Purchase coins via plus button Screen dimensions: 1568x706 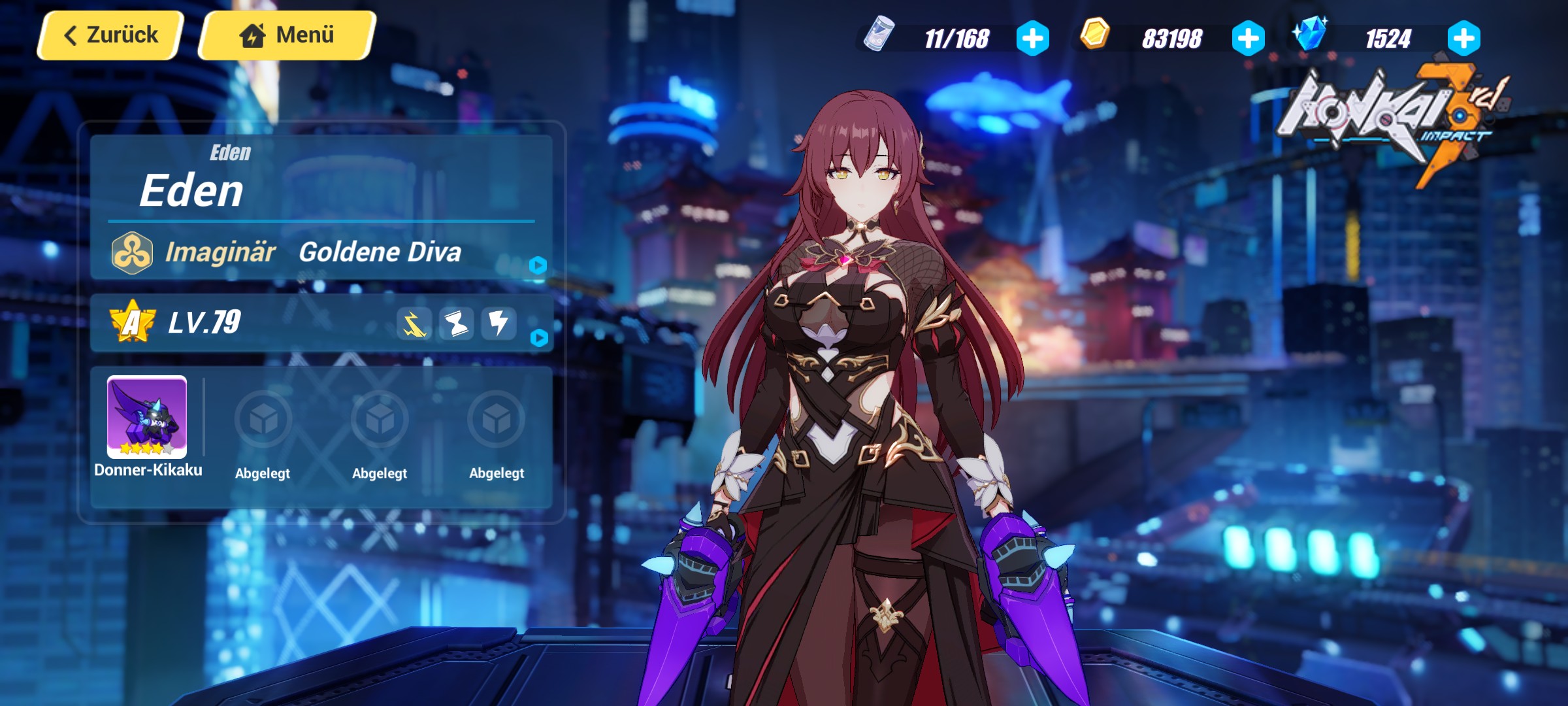[1249, 37]
